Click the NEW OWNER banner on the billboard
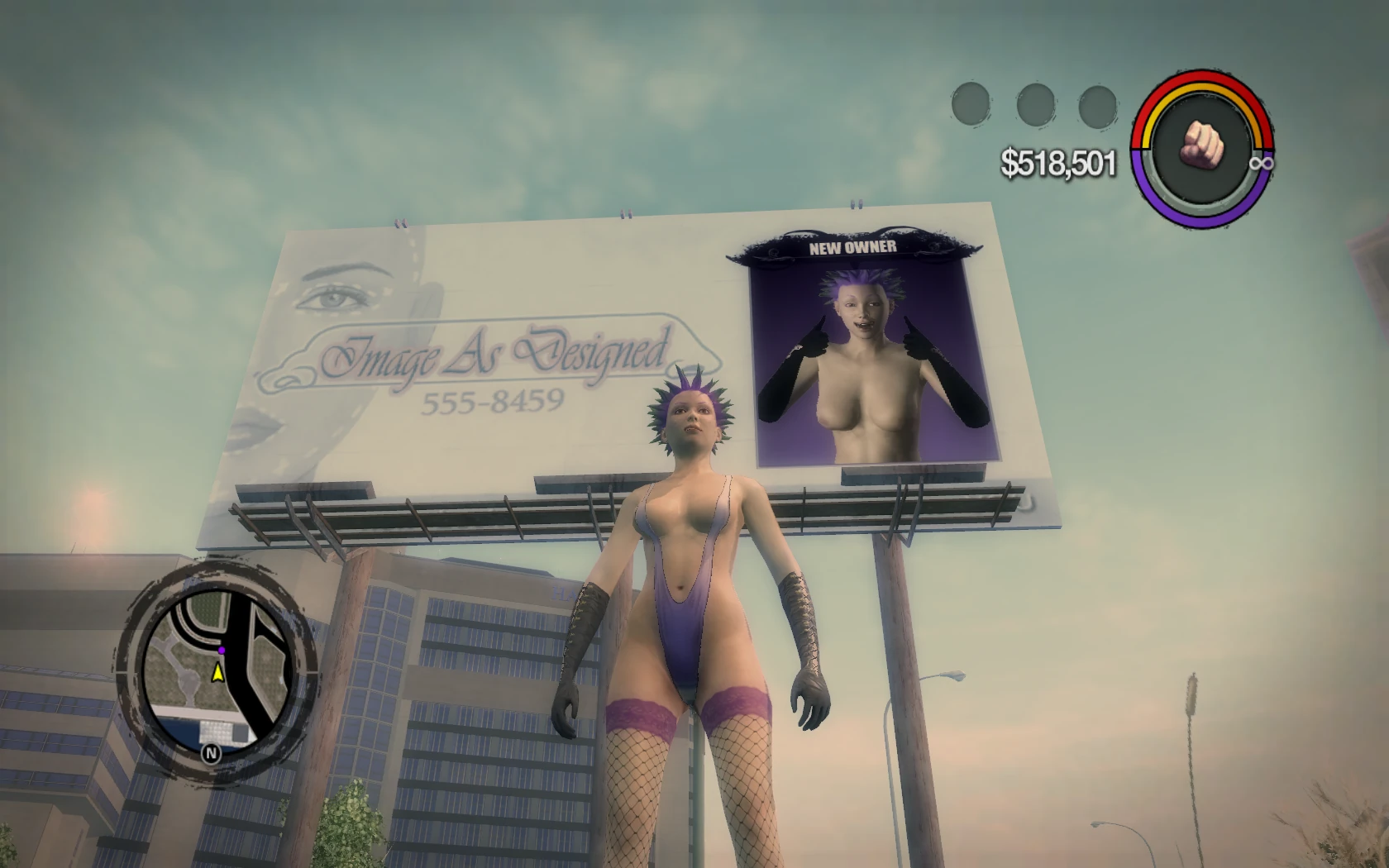1389x868 pixels. pyautogui.click(x=852, y=247)
